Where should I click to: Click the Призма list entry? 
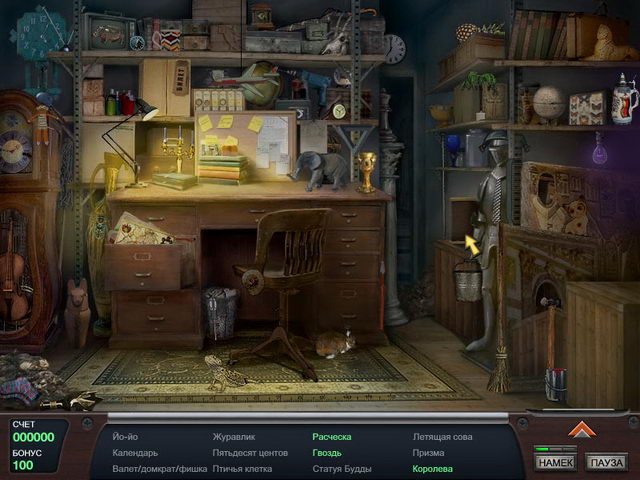pos(430,452)
